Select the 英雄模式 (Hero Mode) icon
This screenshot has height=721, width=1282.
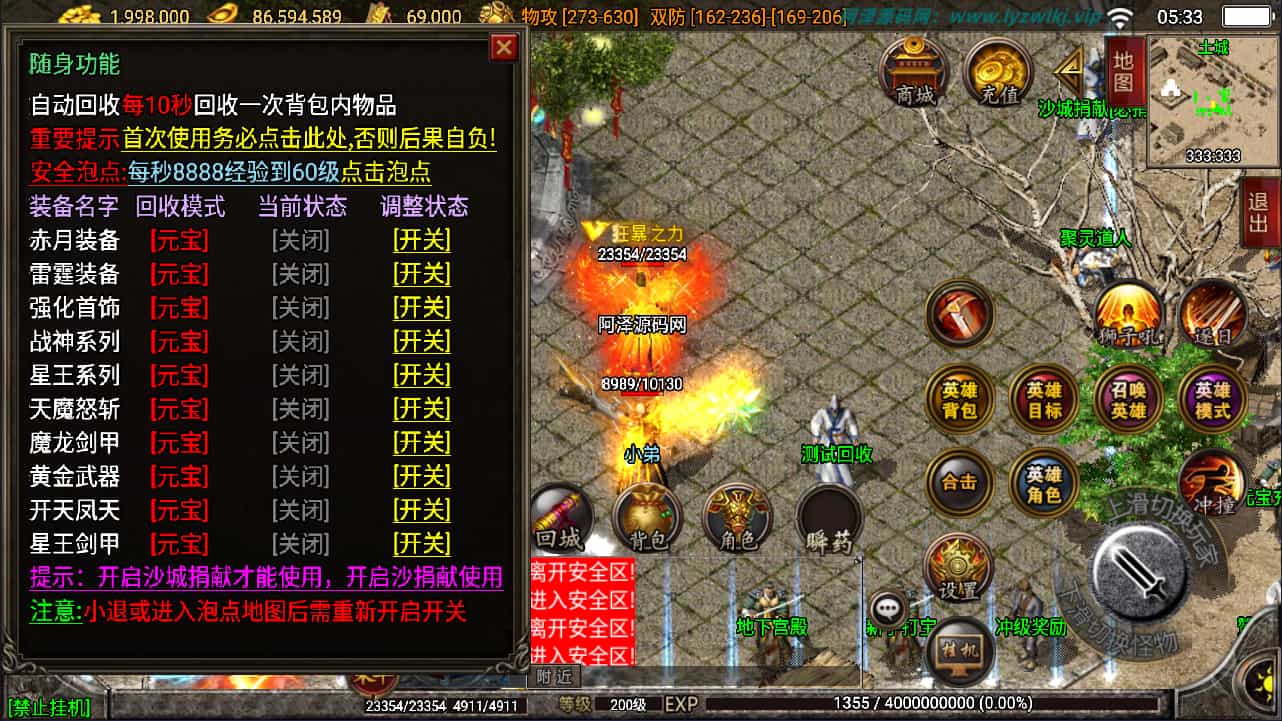coord(1212,398)
